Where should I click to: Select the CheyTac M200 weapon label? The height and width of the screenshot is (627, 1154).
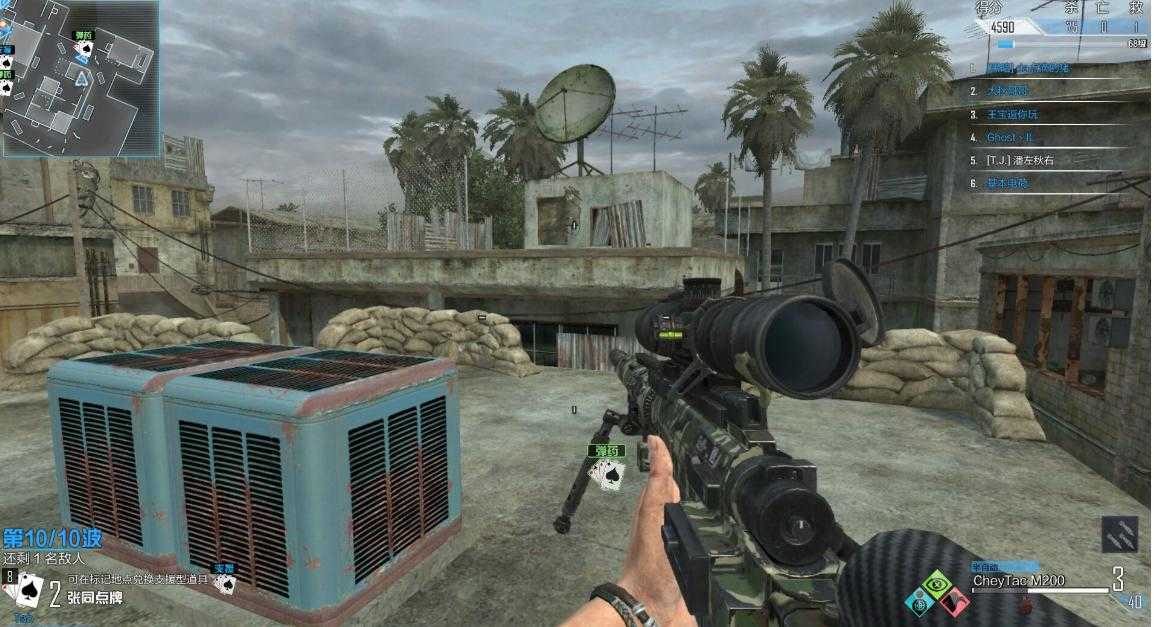(1019, 581)
